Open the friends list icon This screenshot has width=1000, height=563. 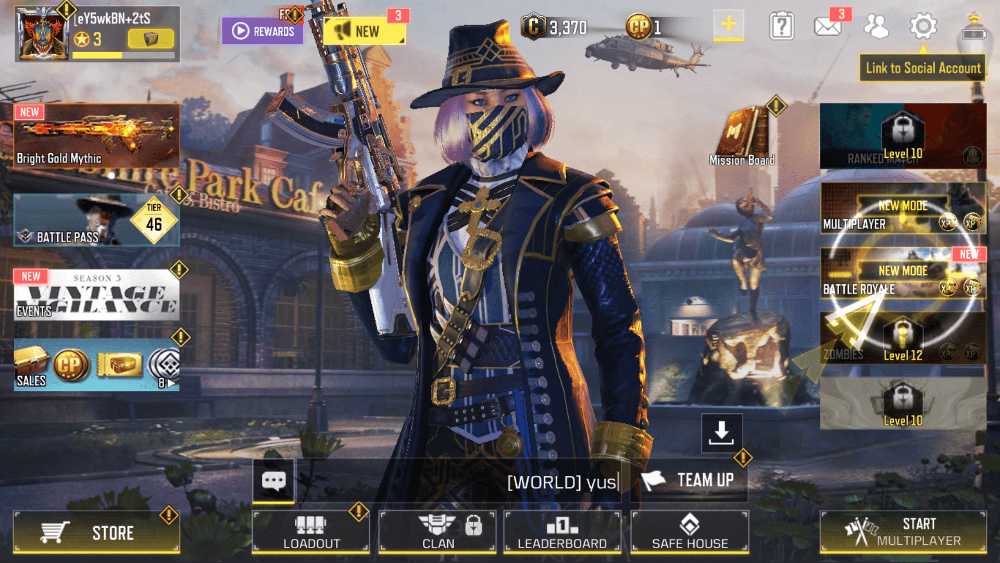coord(876,27)
